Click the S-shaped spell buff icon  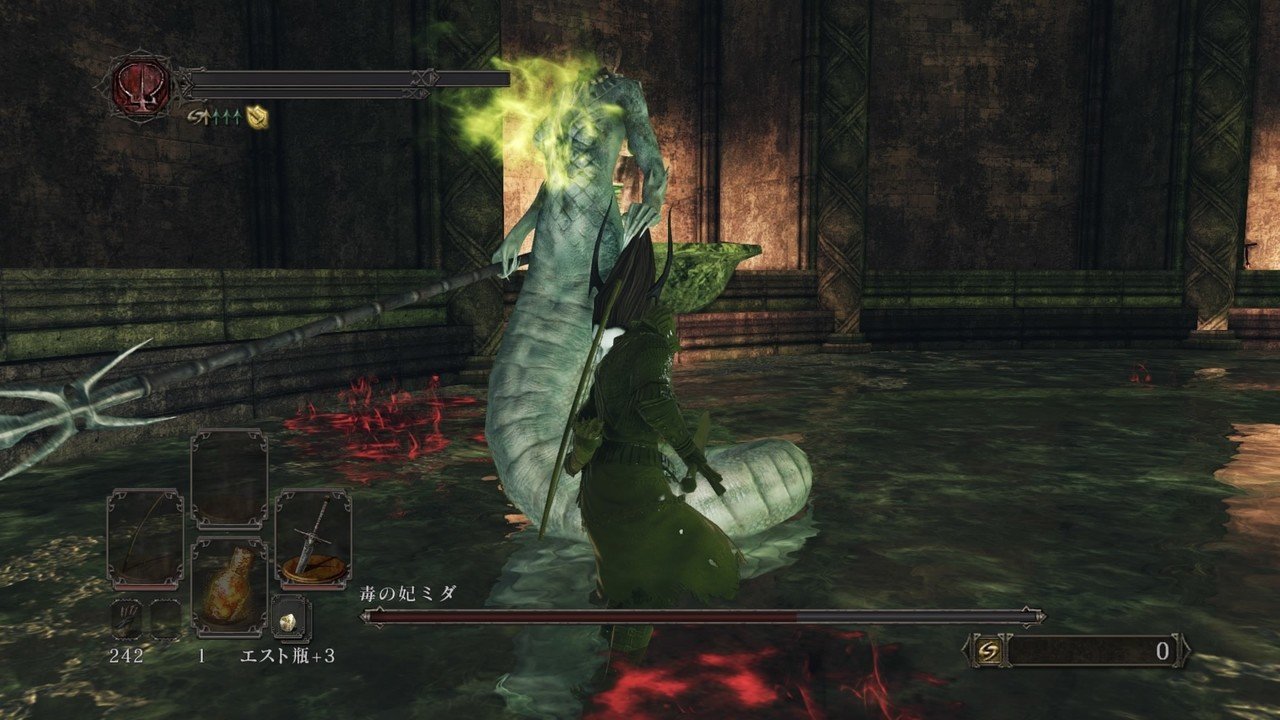(x=197, y=117)
